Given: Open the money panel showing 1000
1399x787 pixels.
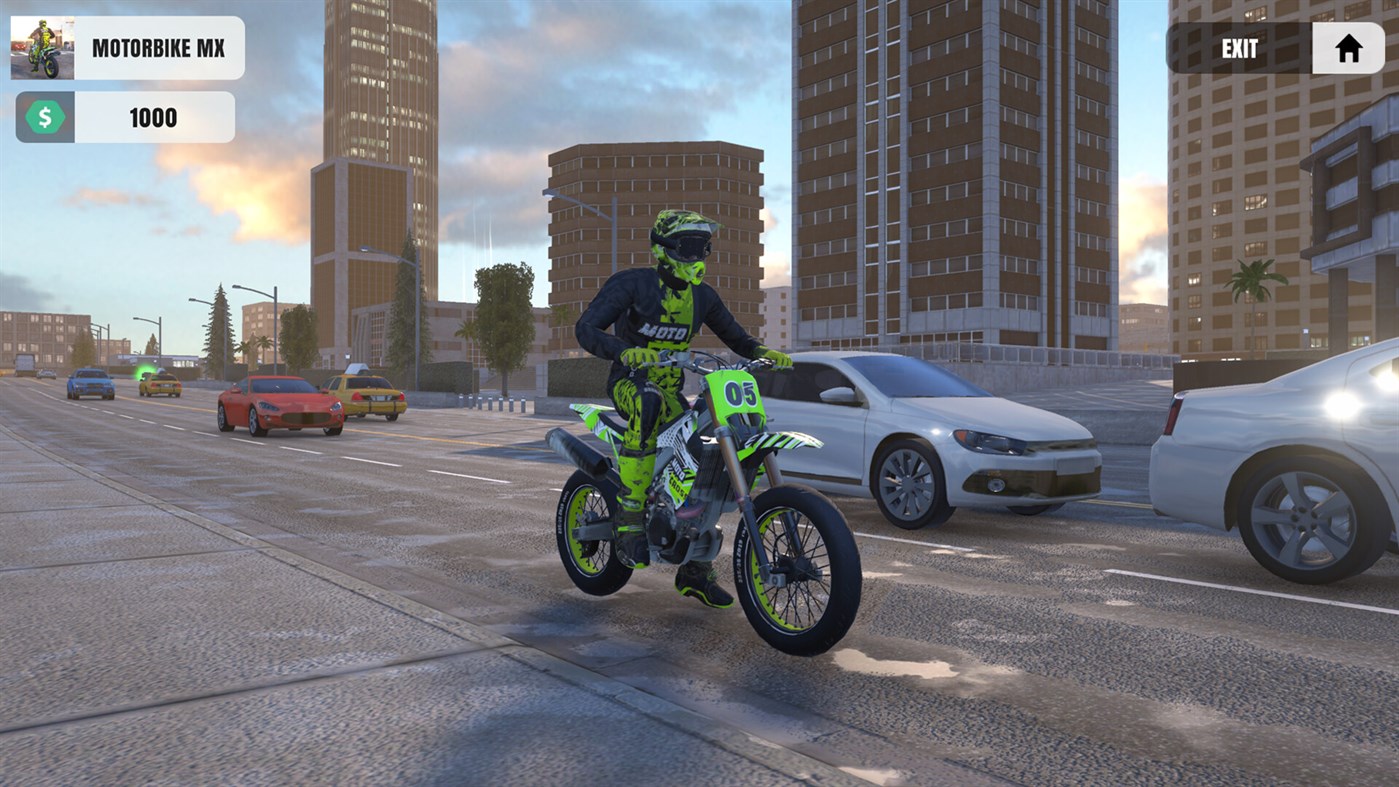Looking at the screenshot, I should point(124,116).
